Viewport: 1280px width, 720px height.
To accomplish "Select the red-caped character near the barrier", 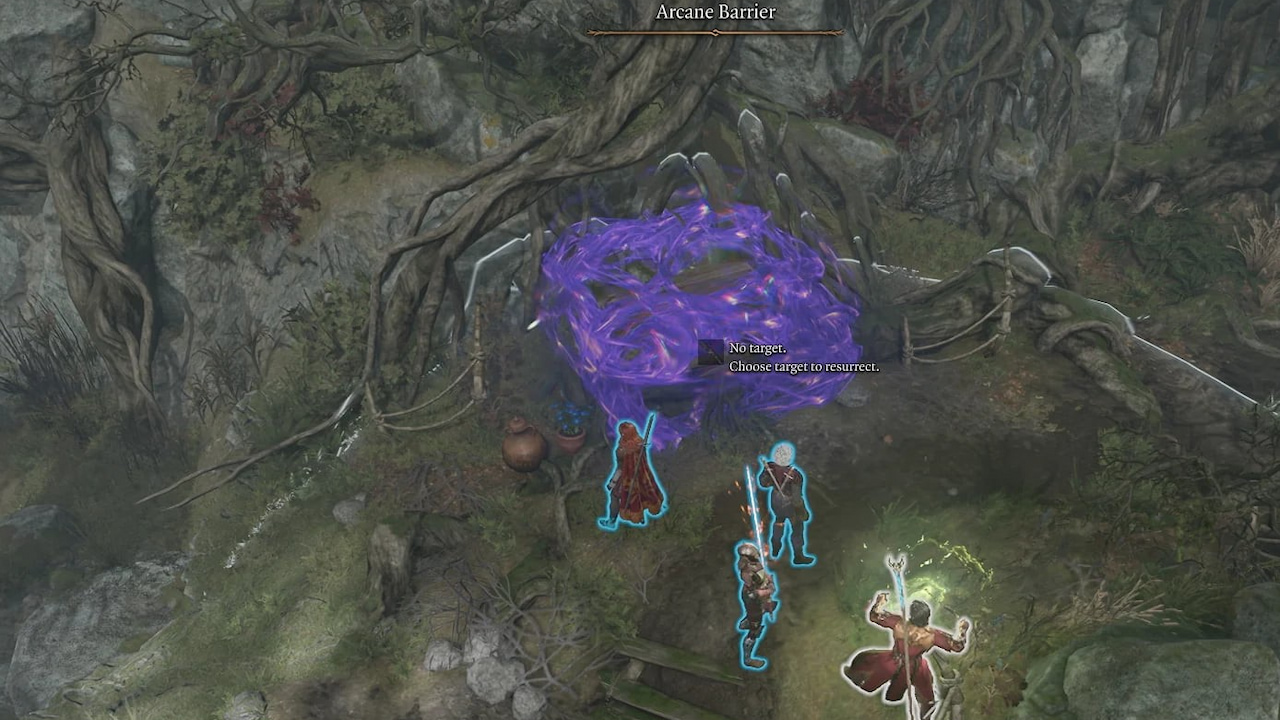I will (635, 470).
